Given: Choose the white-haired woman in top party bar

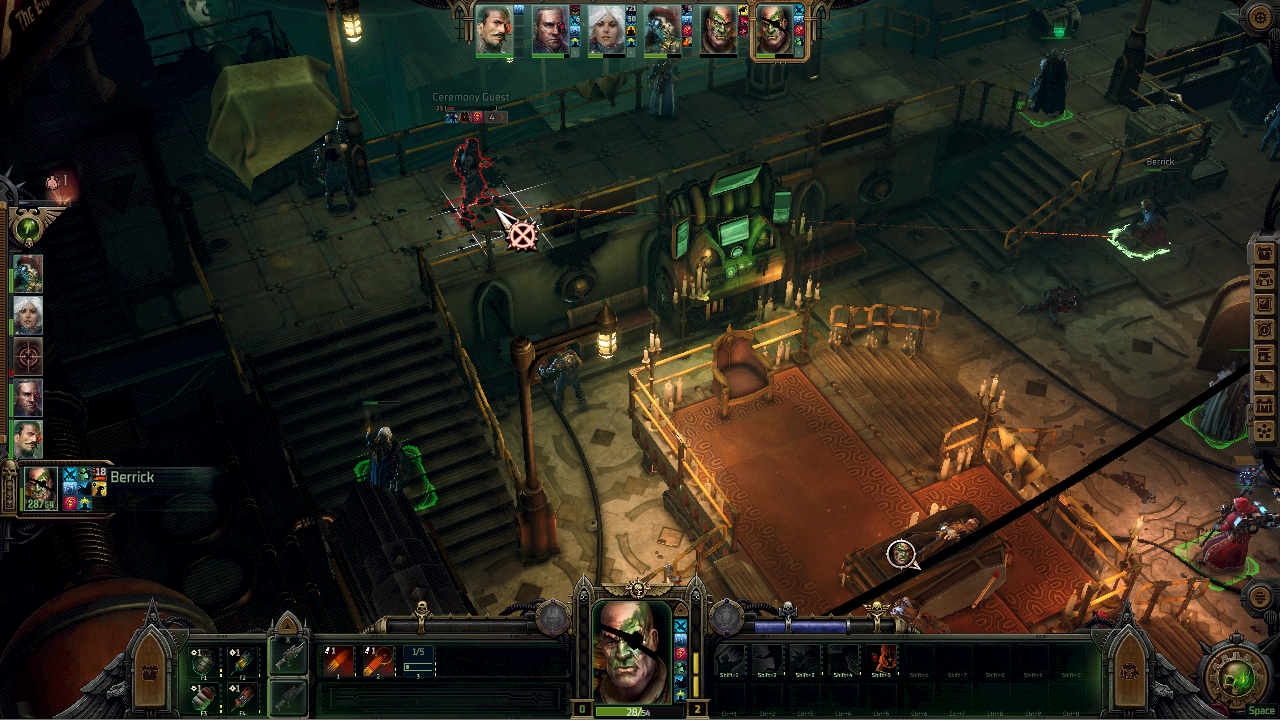Looking at the screenshot, I should tap(606, 31).
